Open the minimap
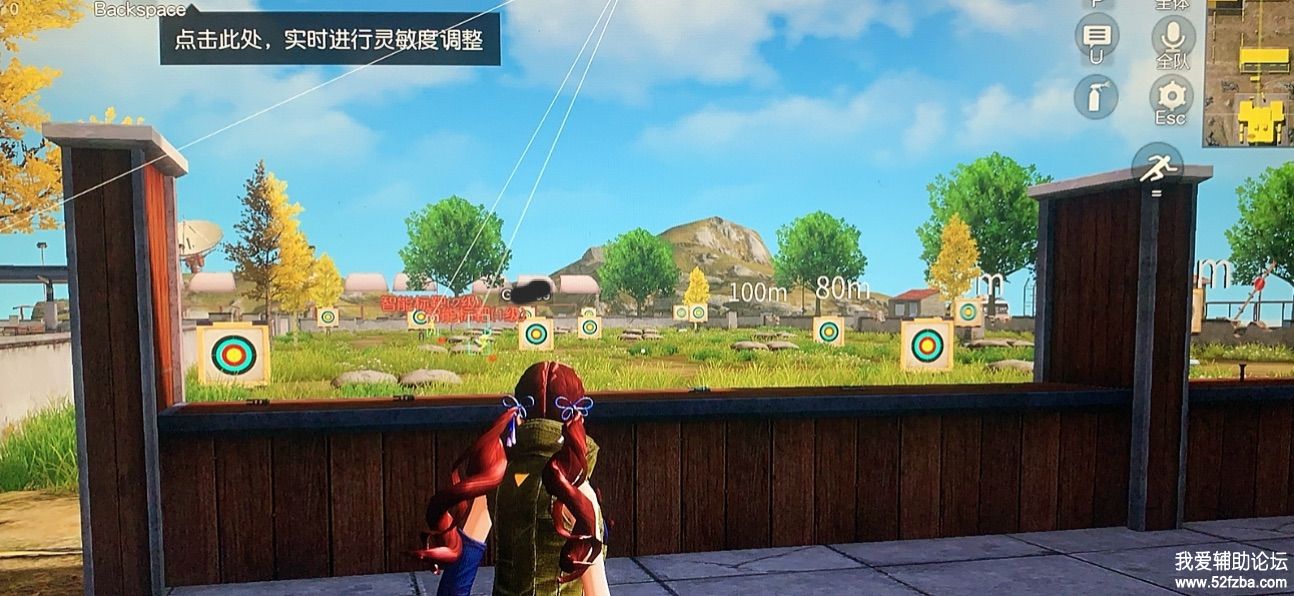 click(x=1247, y=73)
